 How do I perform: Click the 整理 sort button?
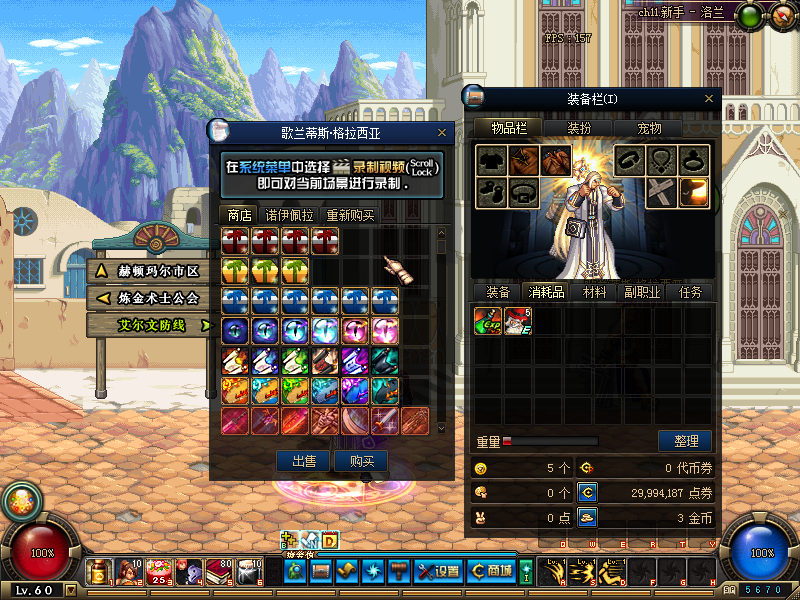coord(685,441)
